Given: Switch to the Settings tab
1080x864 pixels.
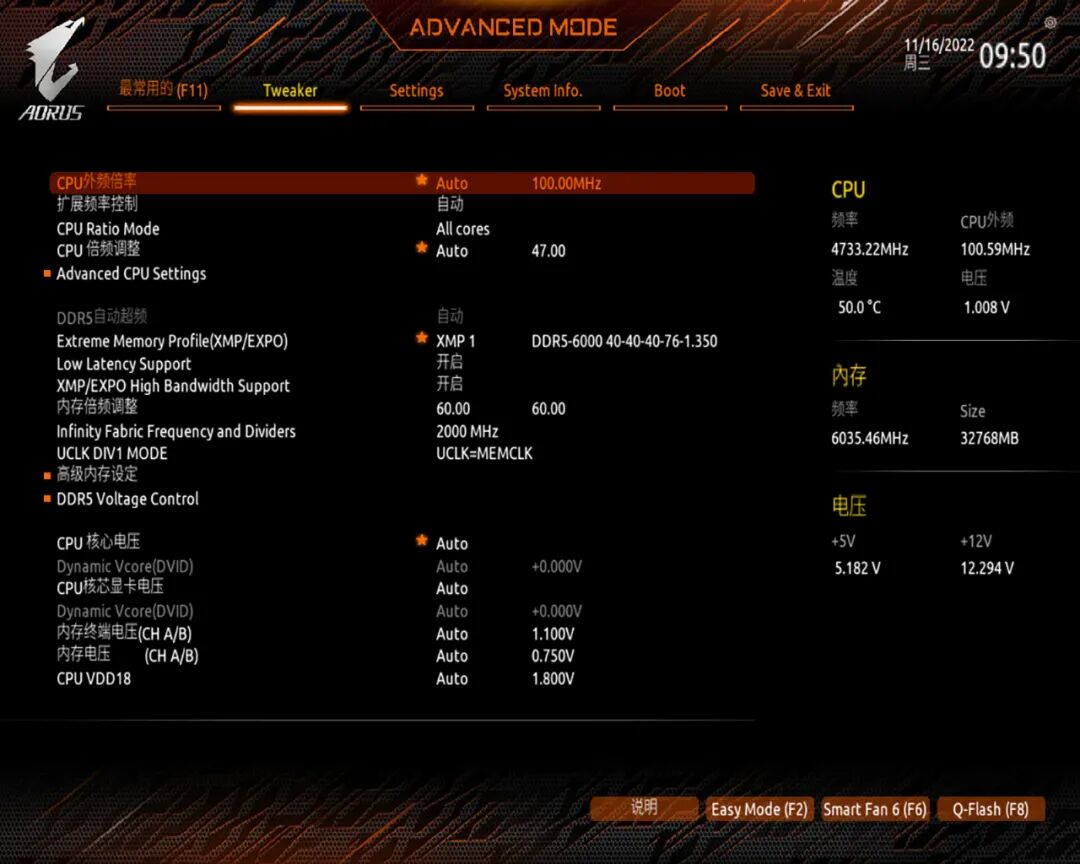Looking at the screenshot, I should click(x=416, y=91).
